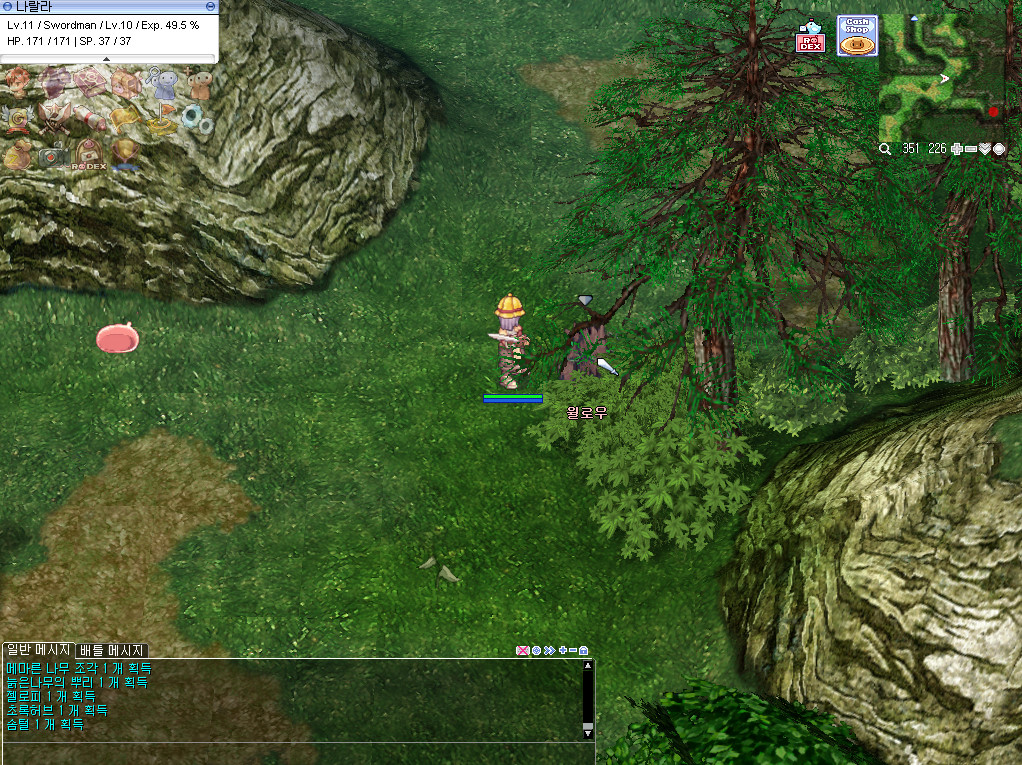Open RODEX mail with the bird icon
The image size is (1022, 765).
(x=809, y=39)
